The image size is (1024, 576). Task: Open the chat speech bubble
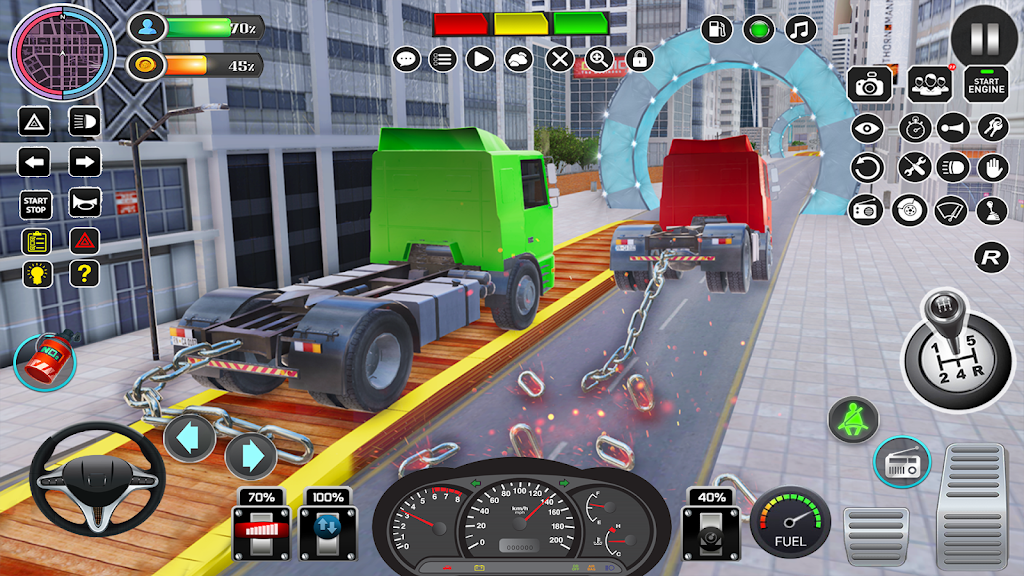(406, 59)
